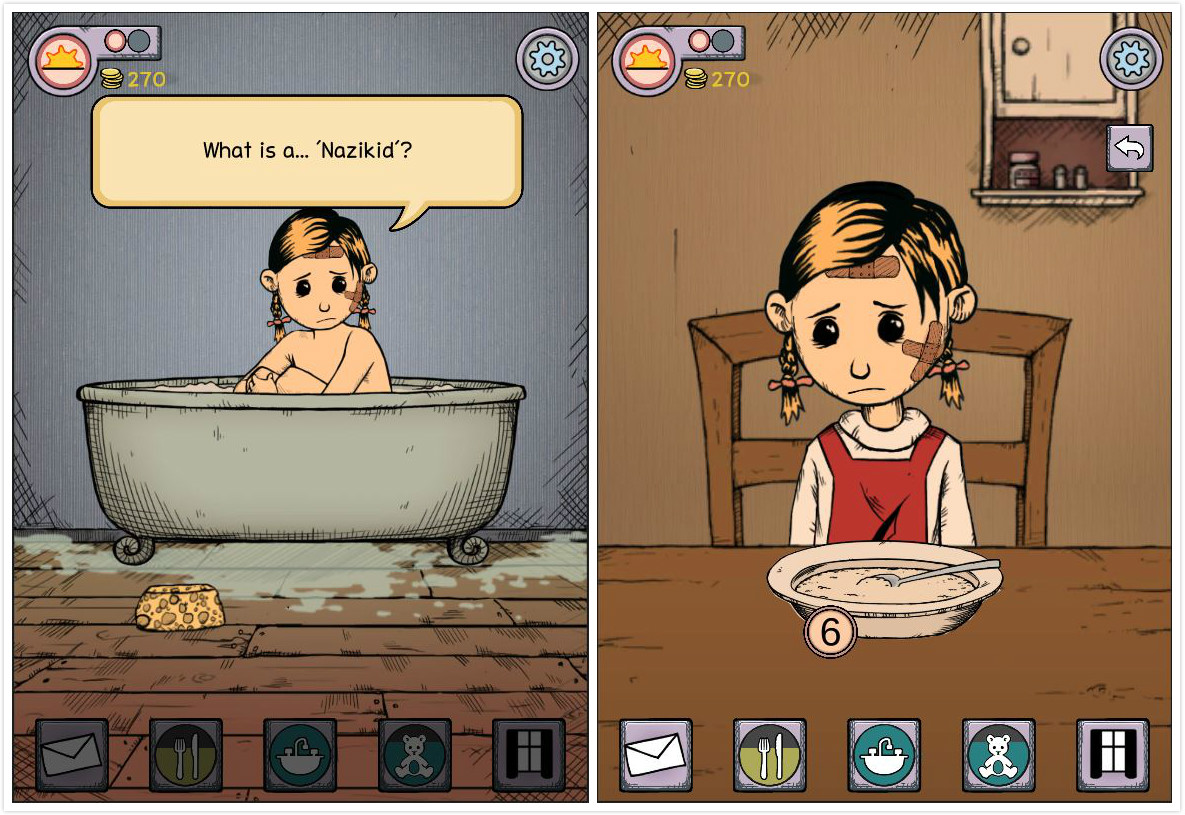
Task: Click the dimmed window icon in the bathtub scene
Action: tap(528, 755)
